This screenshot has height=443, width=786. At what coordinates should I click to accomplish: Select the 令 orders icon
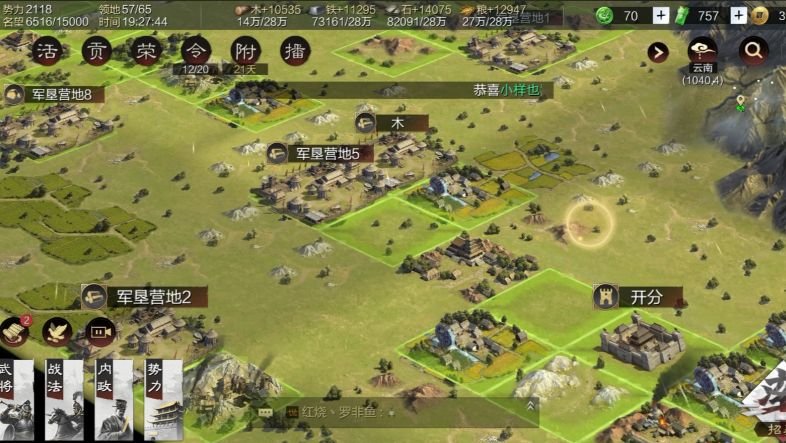tap(196, 52)
